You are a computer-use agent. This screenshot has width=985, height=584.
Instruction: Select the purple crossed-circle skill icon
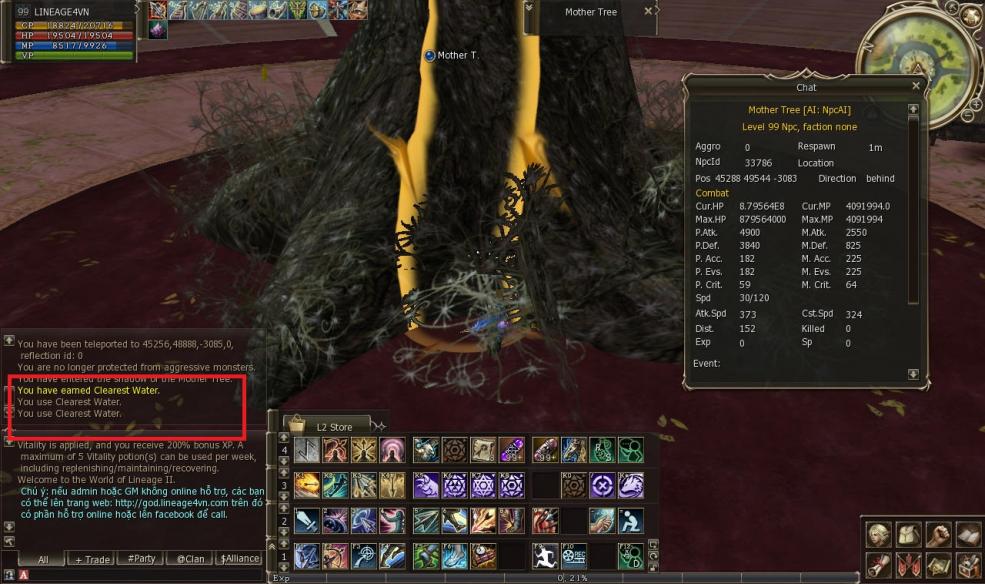(602, 485)
